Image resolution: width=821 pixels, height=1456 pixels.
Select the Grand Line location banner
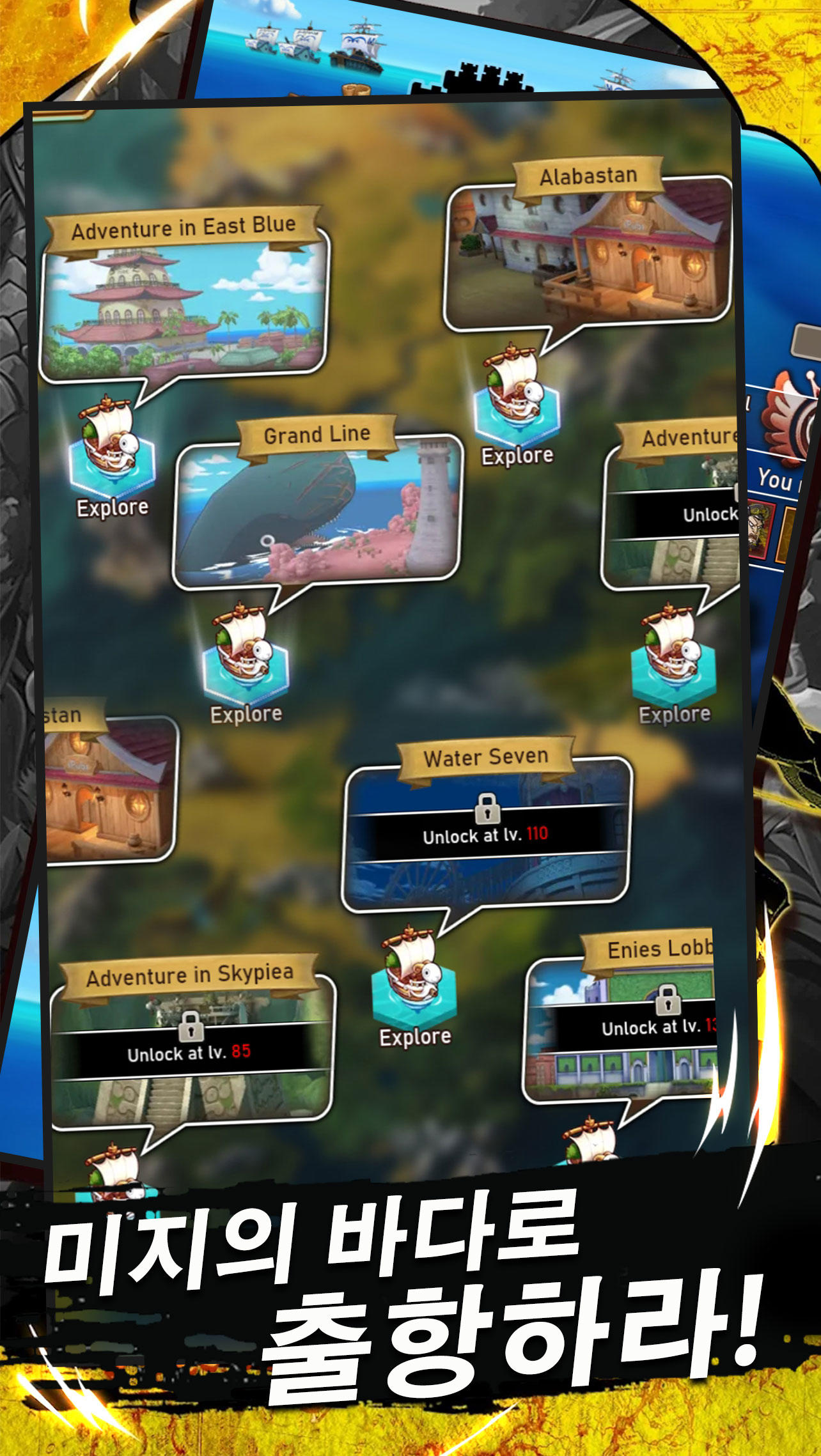(x=318, y=435)
